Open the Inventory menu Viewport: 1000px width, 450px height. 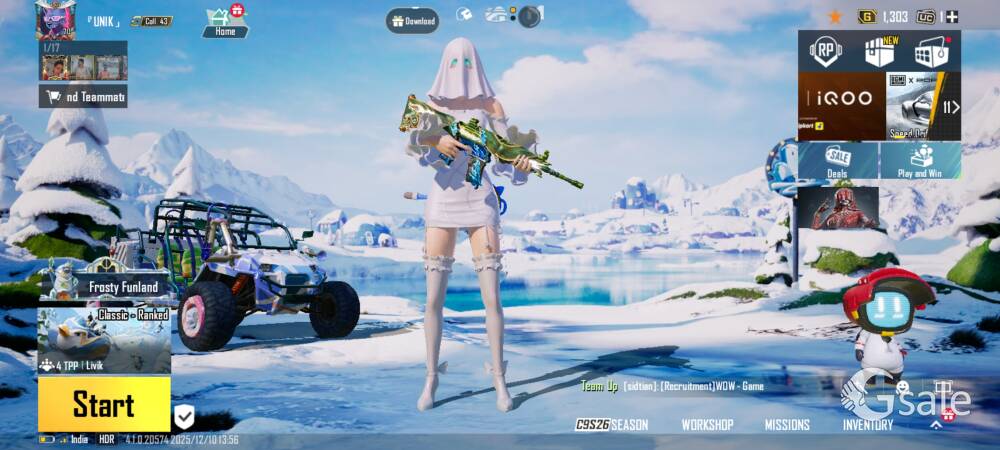pos(867,425)
